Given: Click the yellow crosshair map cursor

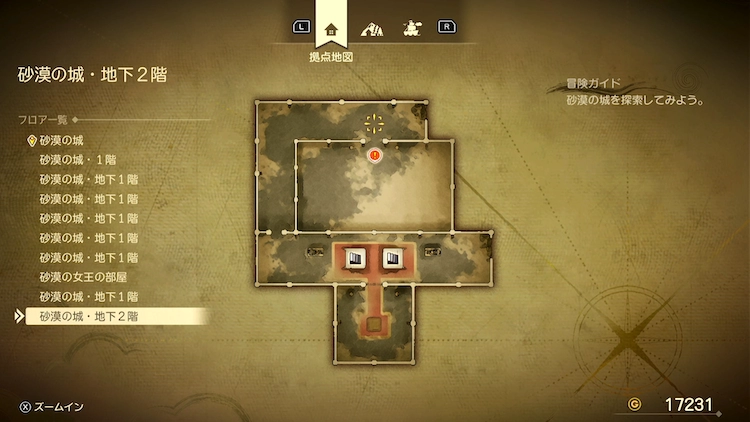Looking at the screenshot, I should pos(374,124).
